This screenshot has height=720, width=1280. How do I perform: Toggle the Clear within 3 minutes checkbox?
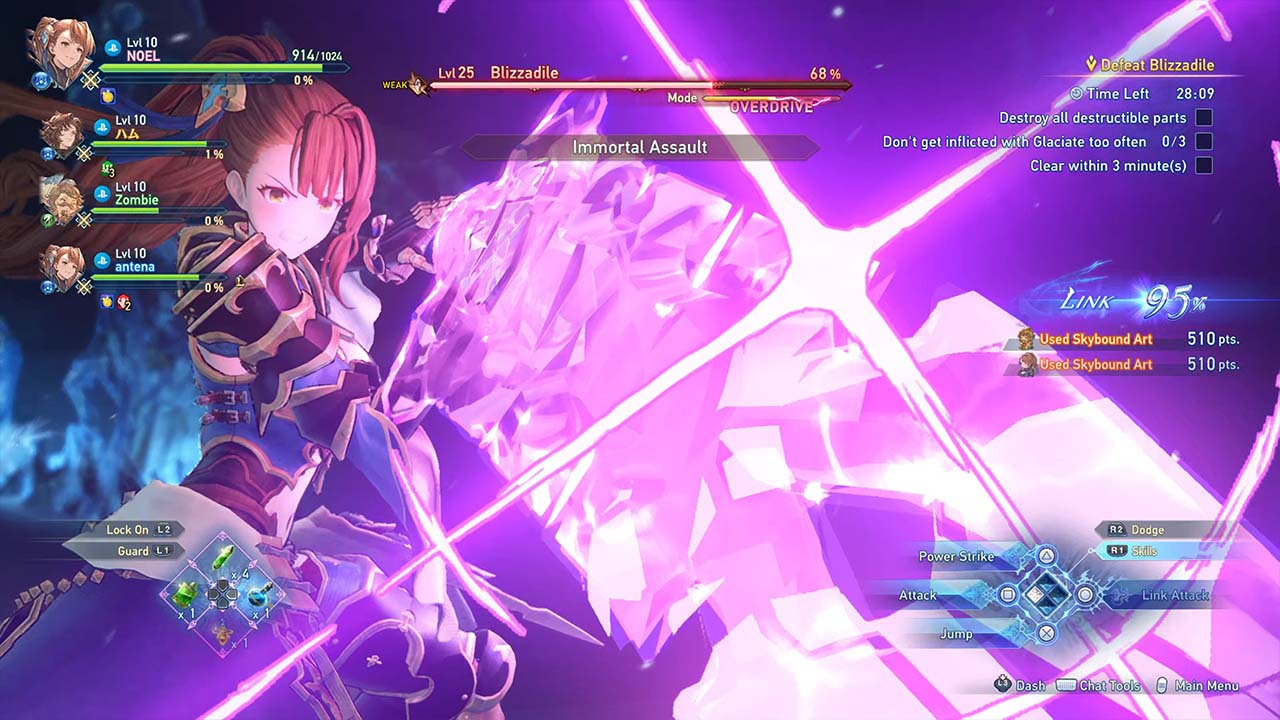1204,166
